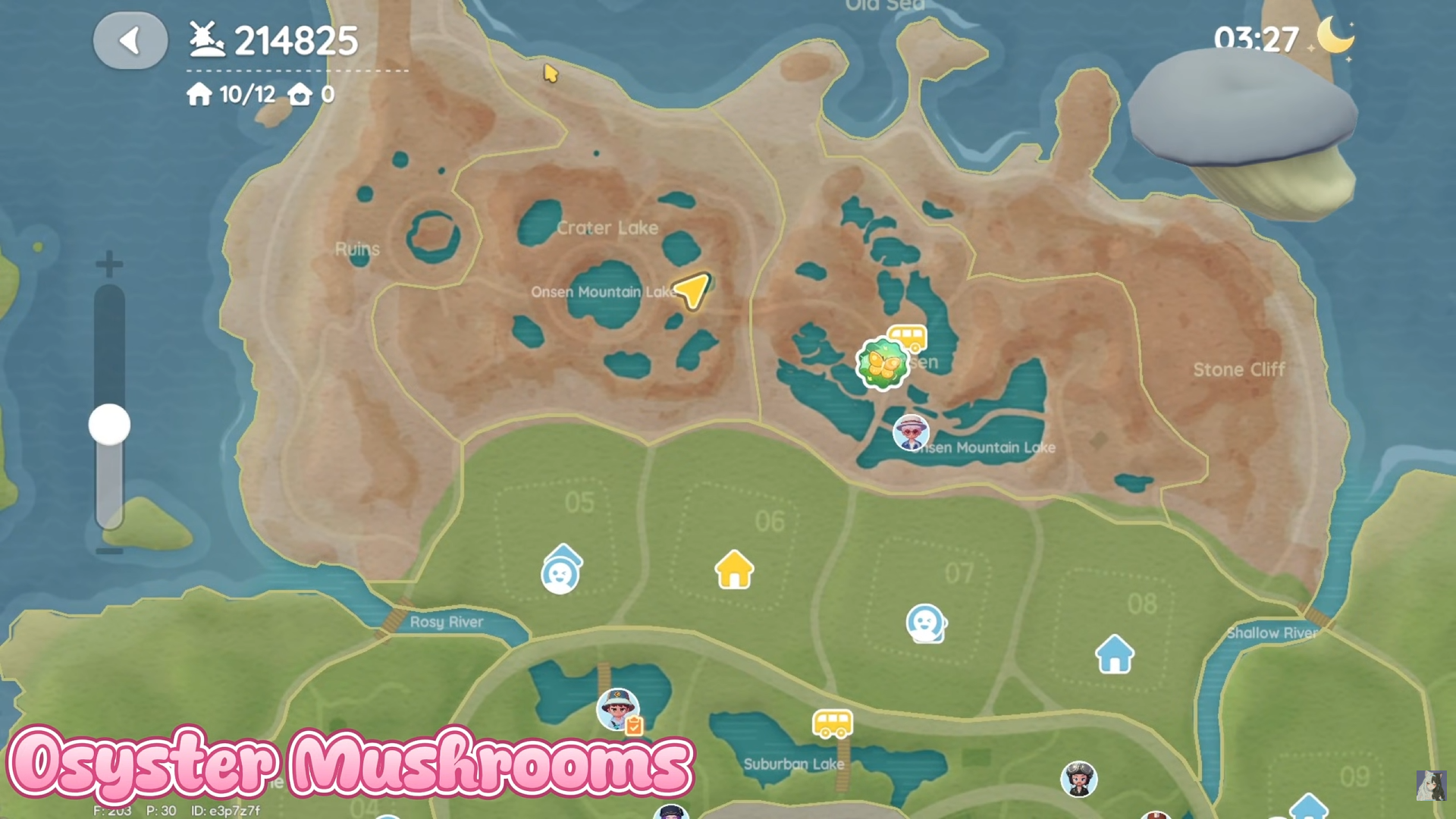This screenshot has width=1456, height=819.
Task: Click the blue character marker in plot 05
Action: 560,571
